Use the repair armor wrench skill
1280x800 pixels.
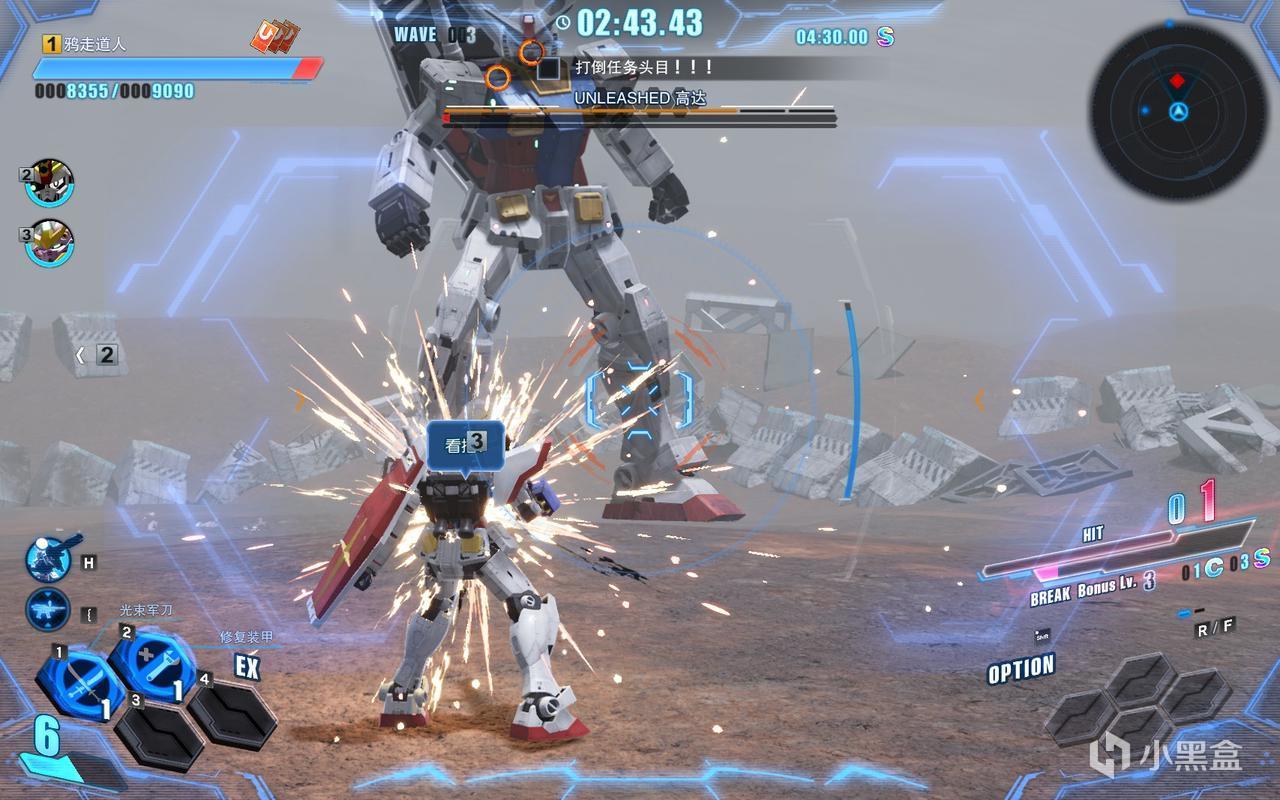coord(153,662)
